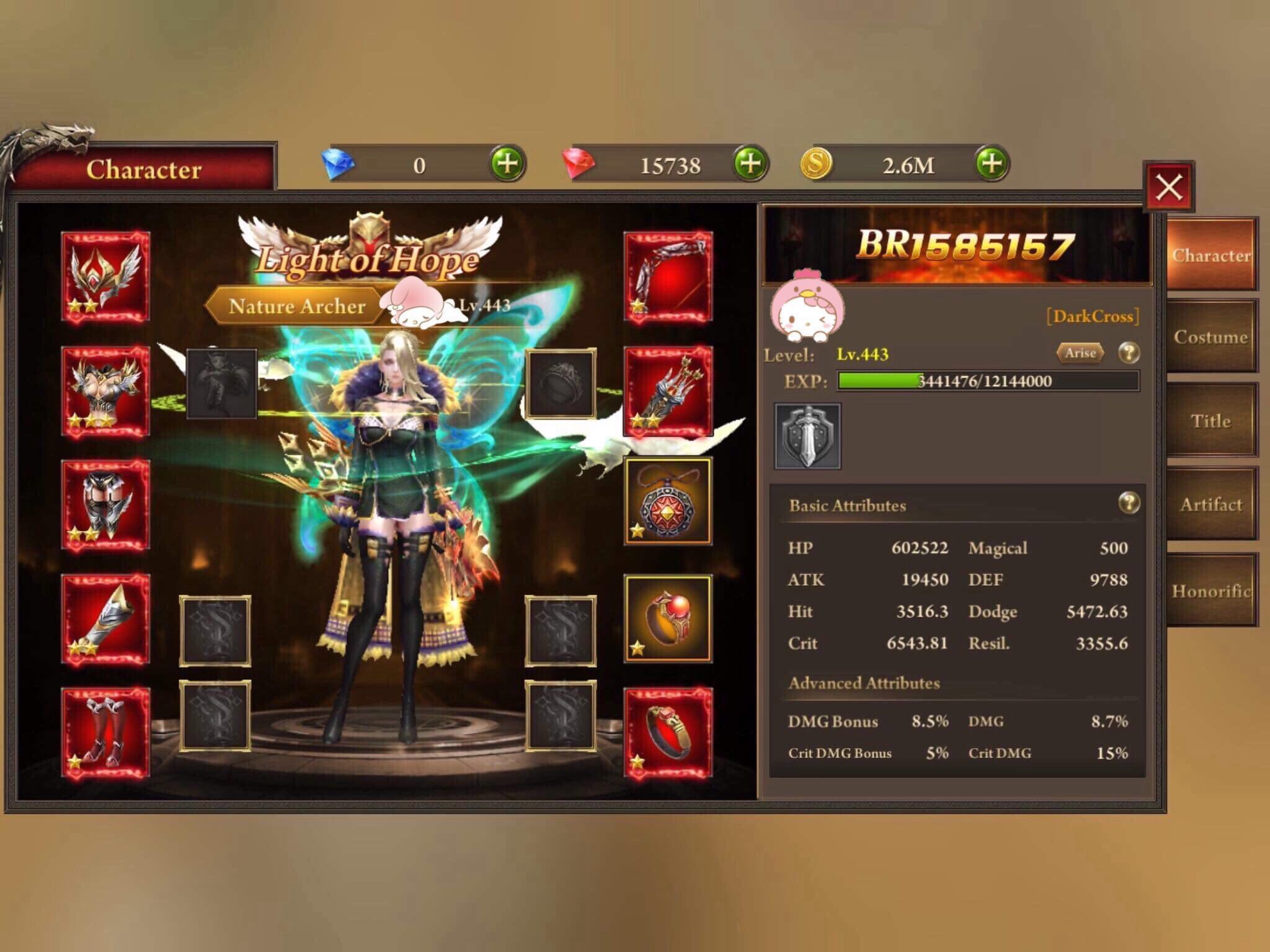Switch to the Artifact panel

pyautogui.click(x=1211, y=505)
